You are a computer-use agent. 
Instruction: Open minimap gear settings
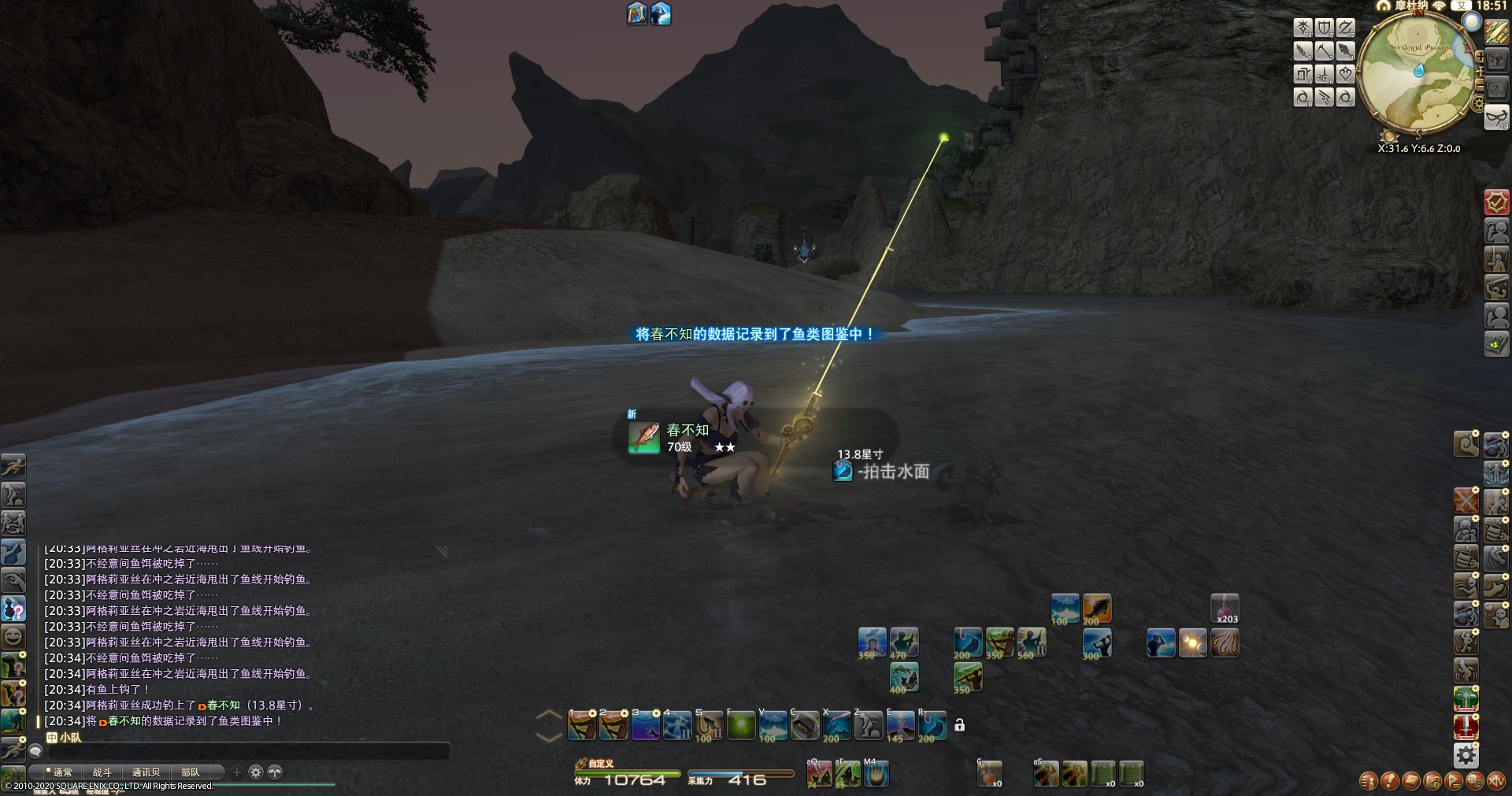tap(1477, 103)
